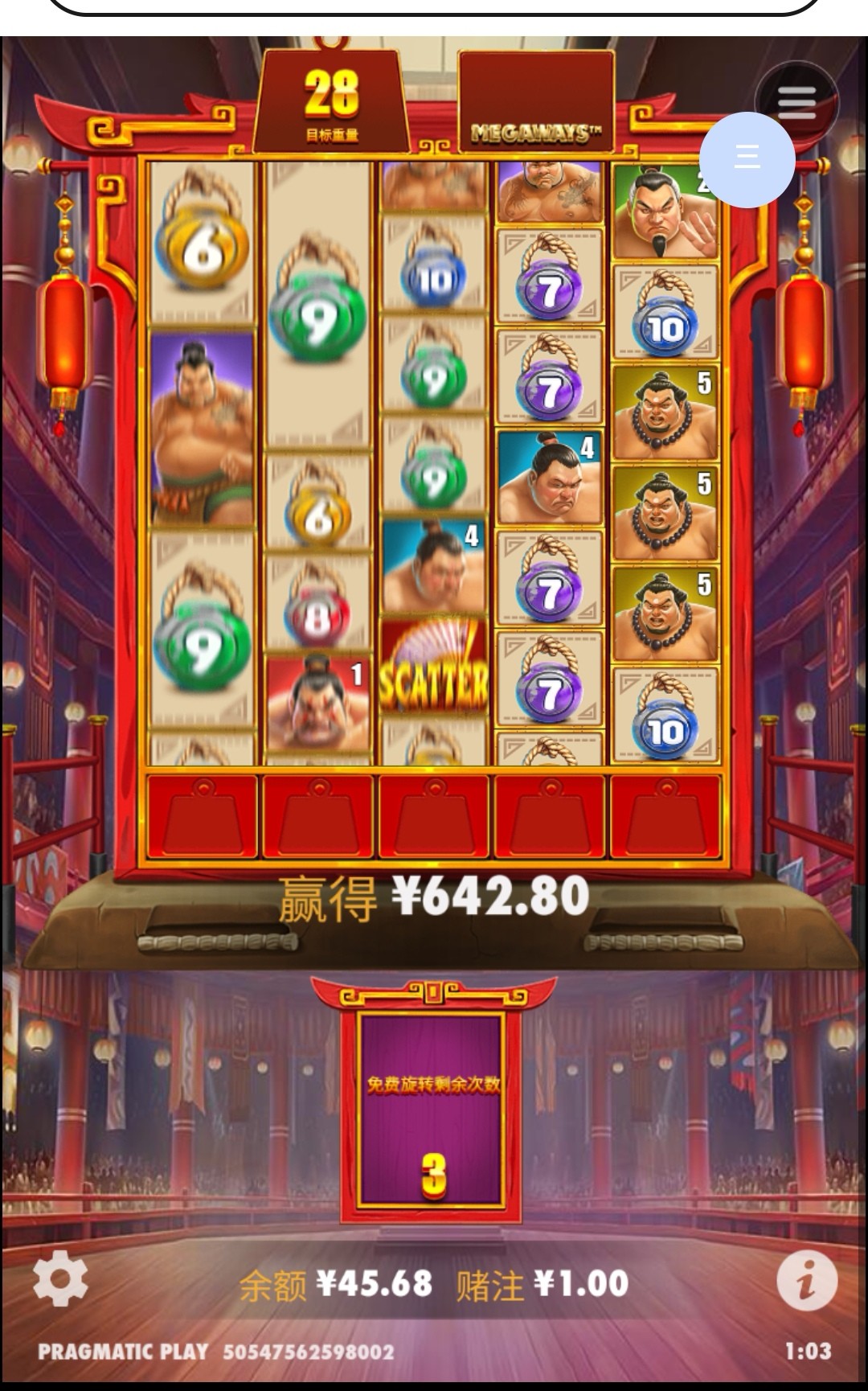Show the game info with the 'i' button
The height and width of the screenshot is (1391, 868).
(806, 1280)
